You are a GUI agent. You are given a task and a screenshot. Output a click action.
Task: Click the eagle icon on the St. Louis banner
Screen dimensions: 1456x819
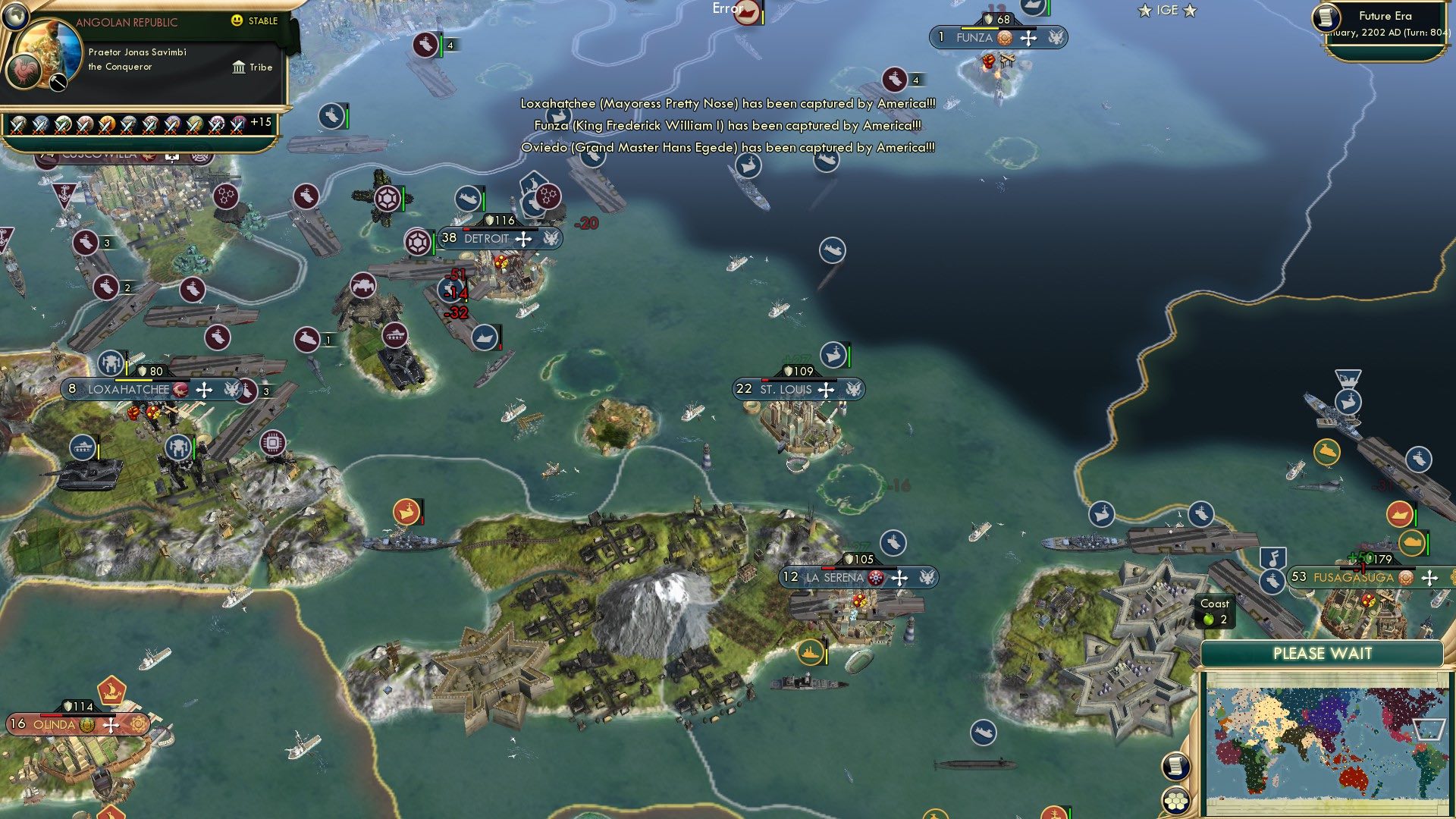(852, 389)
